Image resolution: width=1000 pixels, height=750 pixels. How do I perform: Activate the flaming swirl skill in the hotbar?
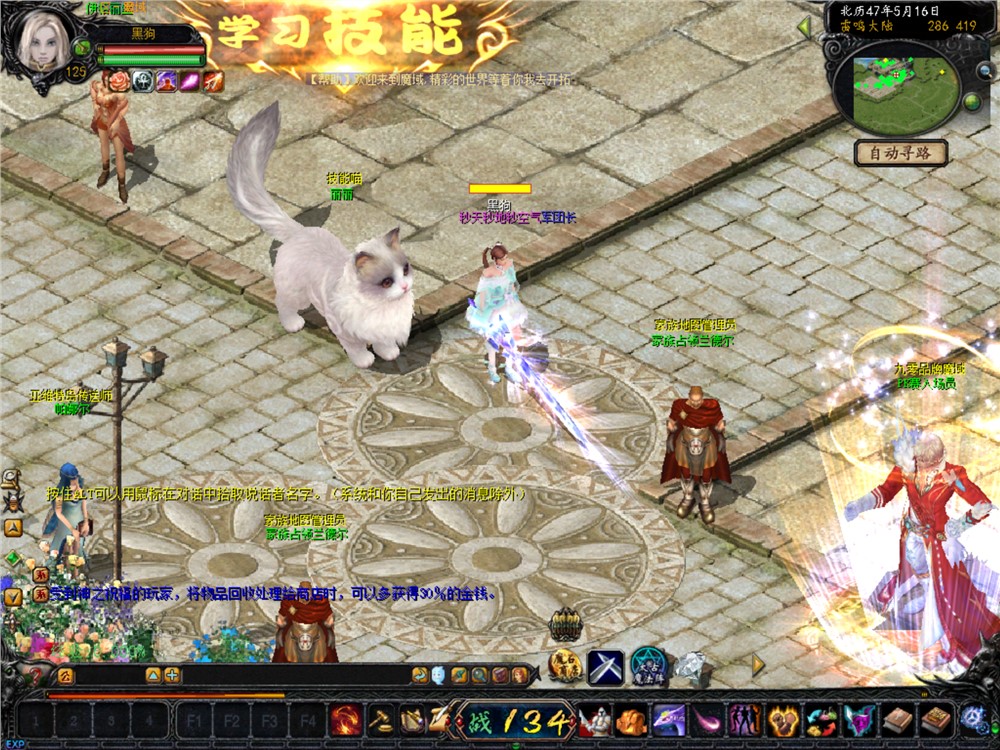(346, 719)
